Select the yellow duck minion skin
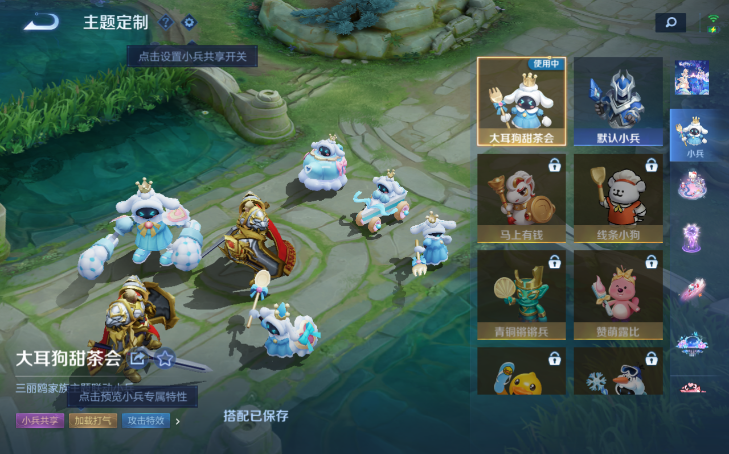 (x=521, y=372)
